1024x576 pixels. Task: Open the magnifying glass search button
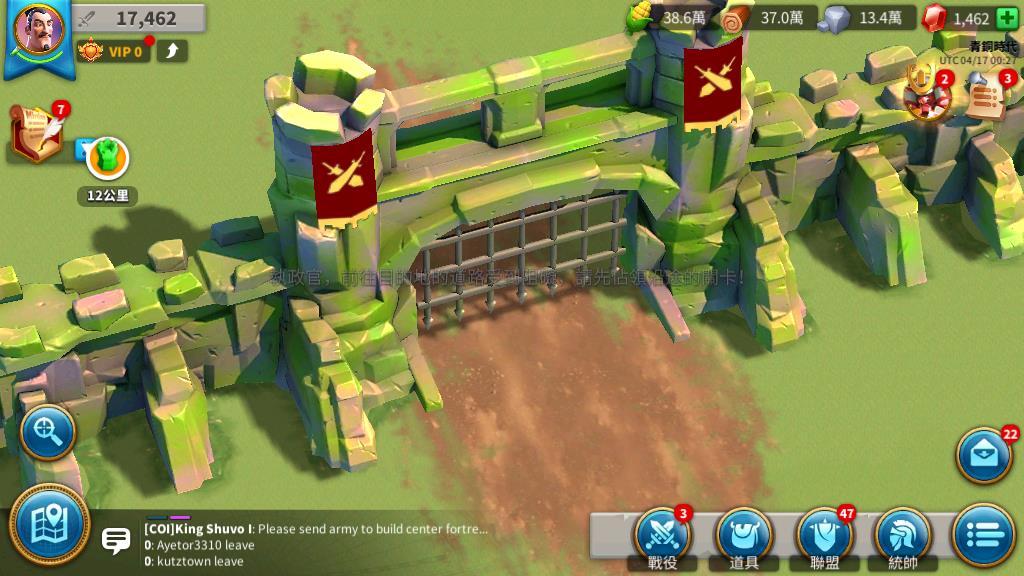[47, 432]
